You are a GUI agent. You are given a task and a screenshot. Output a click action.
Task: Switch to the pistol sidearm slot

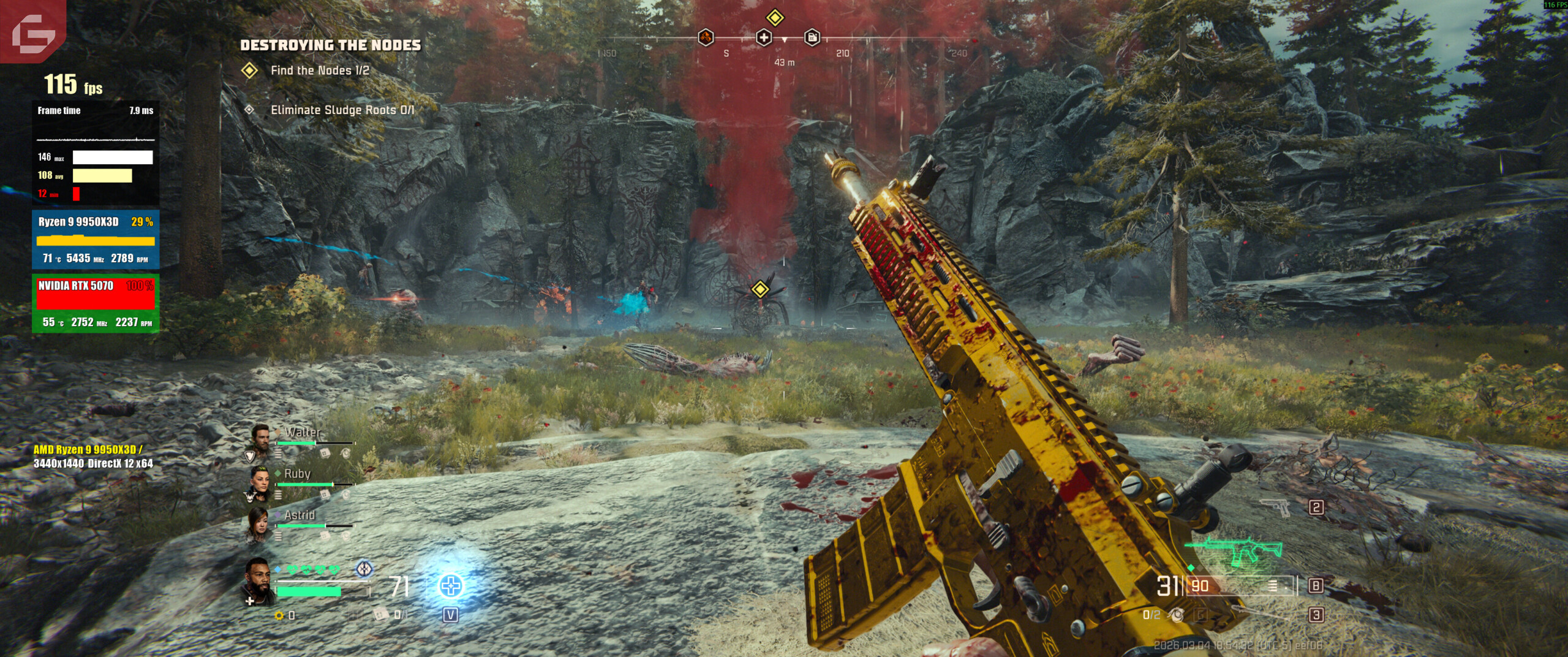pyautogui.click(x=1276, y=507)
